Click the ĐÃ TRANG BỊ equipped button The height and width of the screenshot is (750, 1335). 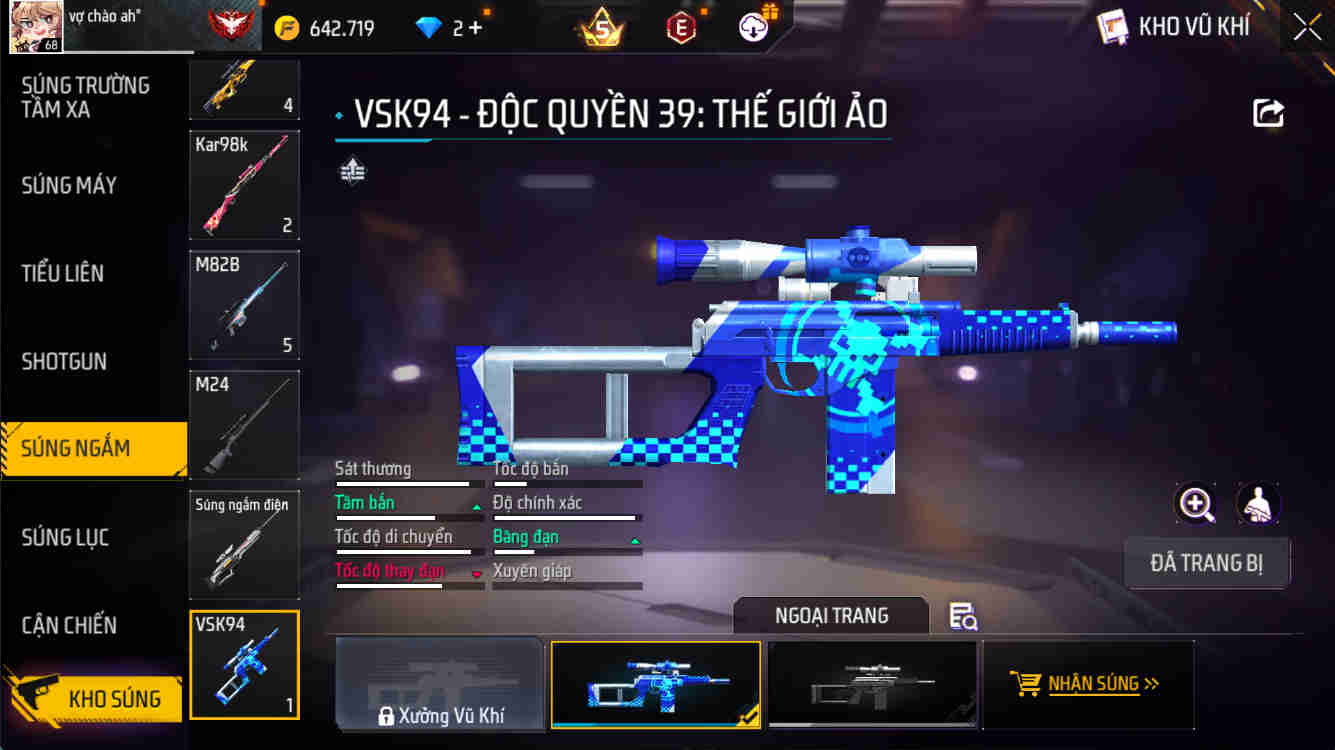pyautogui.click(x=1207, y=563)
